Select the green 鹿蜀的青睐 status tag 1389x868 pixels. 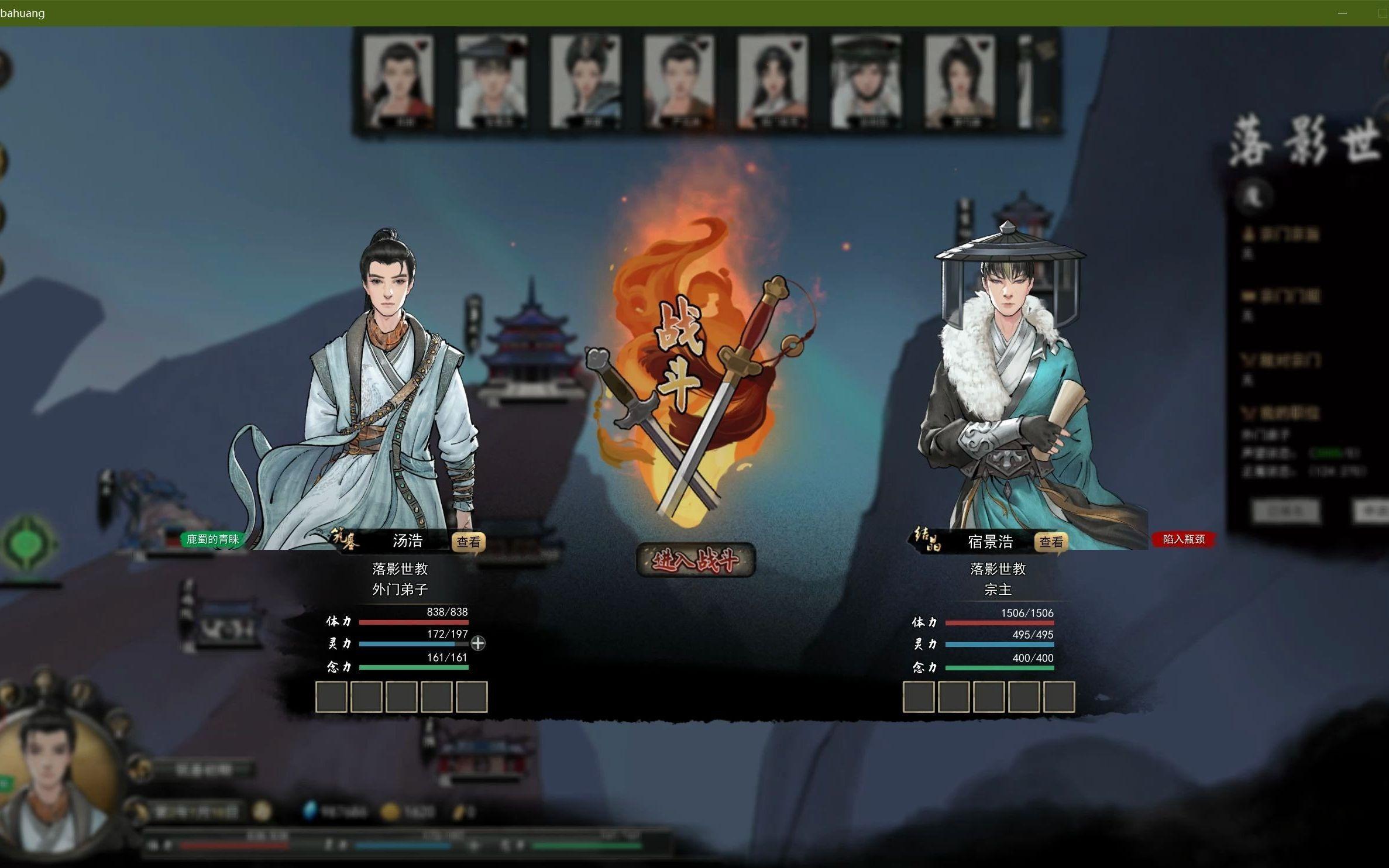[212, 539]
